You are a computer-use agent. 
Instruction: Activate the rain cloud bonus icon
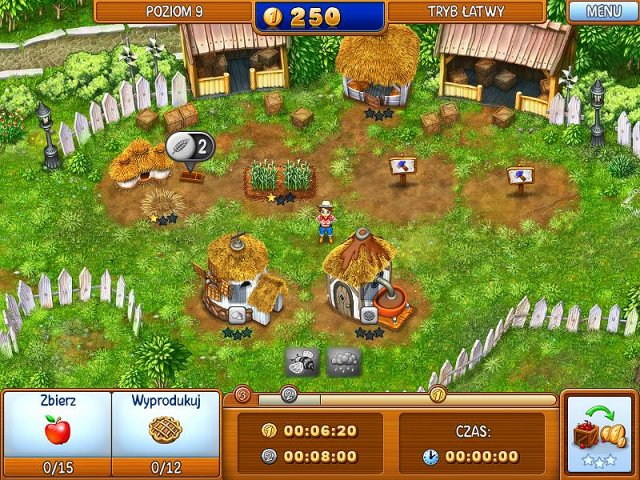(343, 361)
